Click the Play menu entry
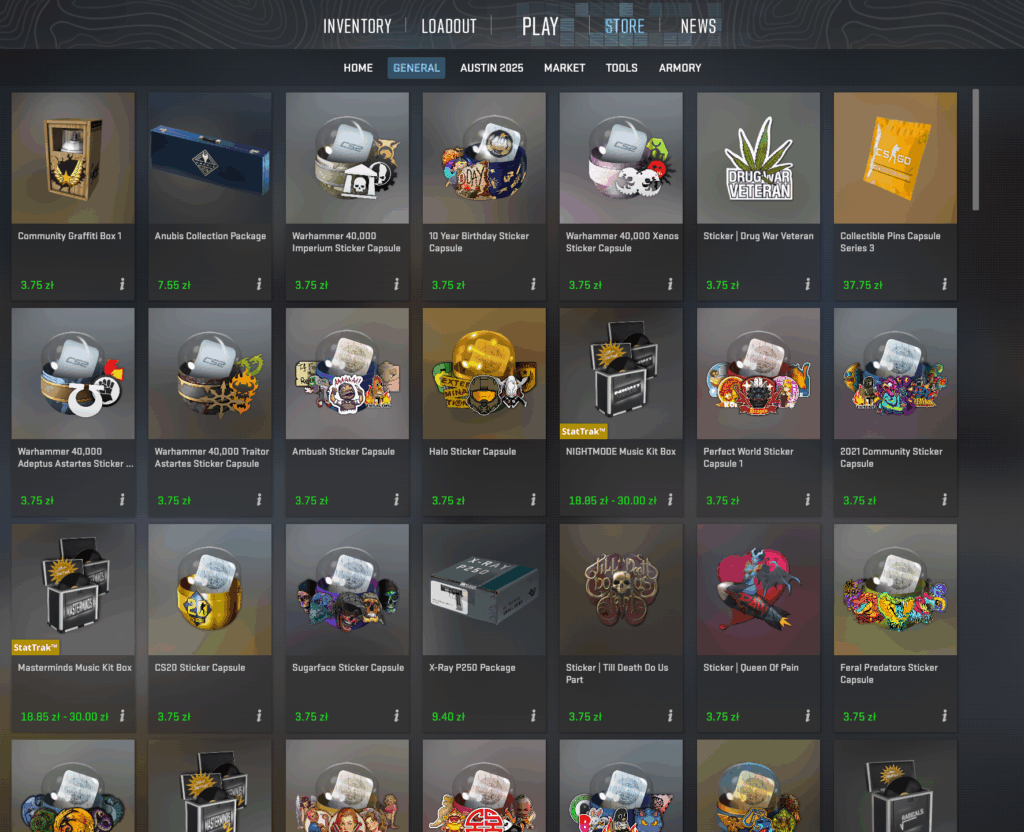 540,26
